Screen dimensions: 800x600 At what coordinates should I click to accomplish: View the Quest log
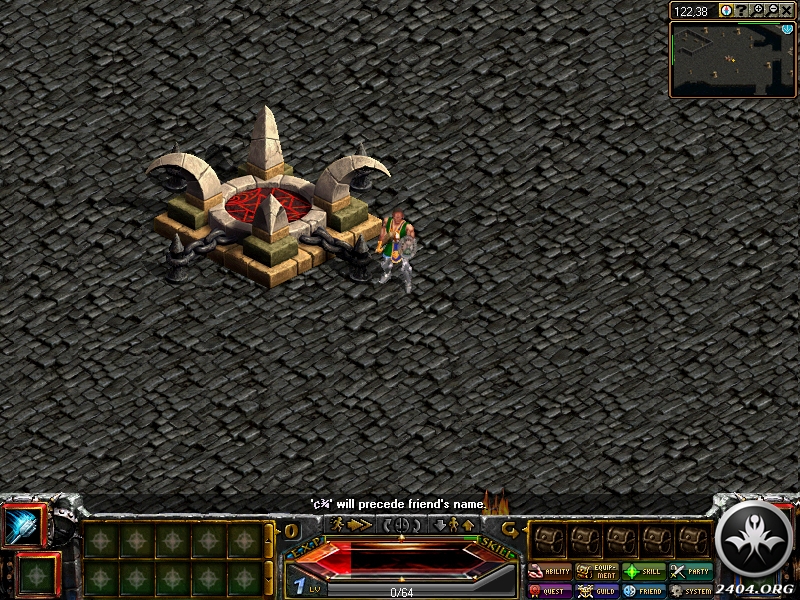pos(550,591)
